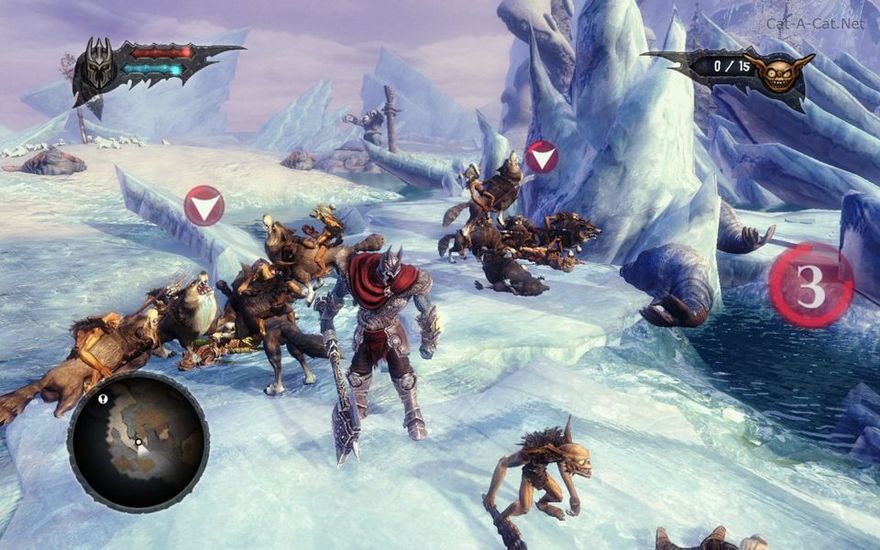Select the larger red down-arrow target marker

(x=204, y=206)
